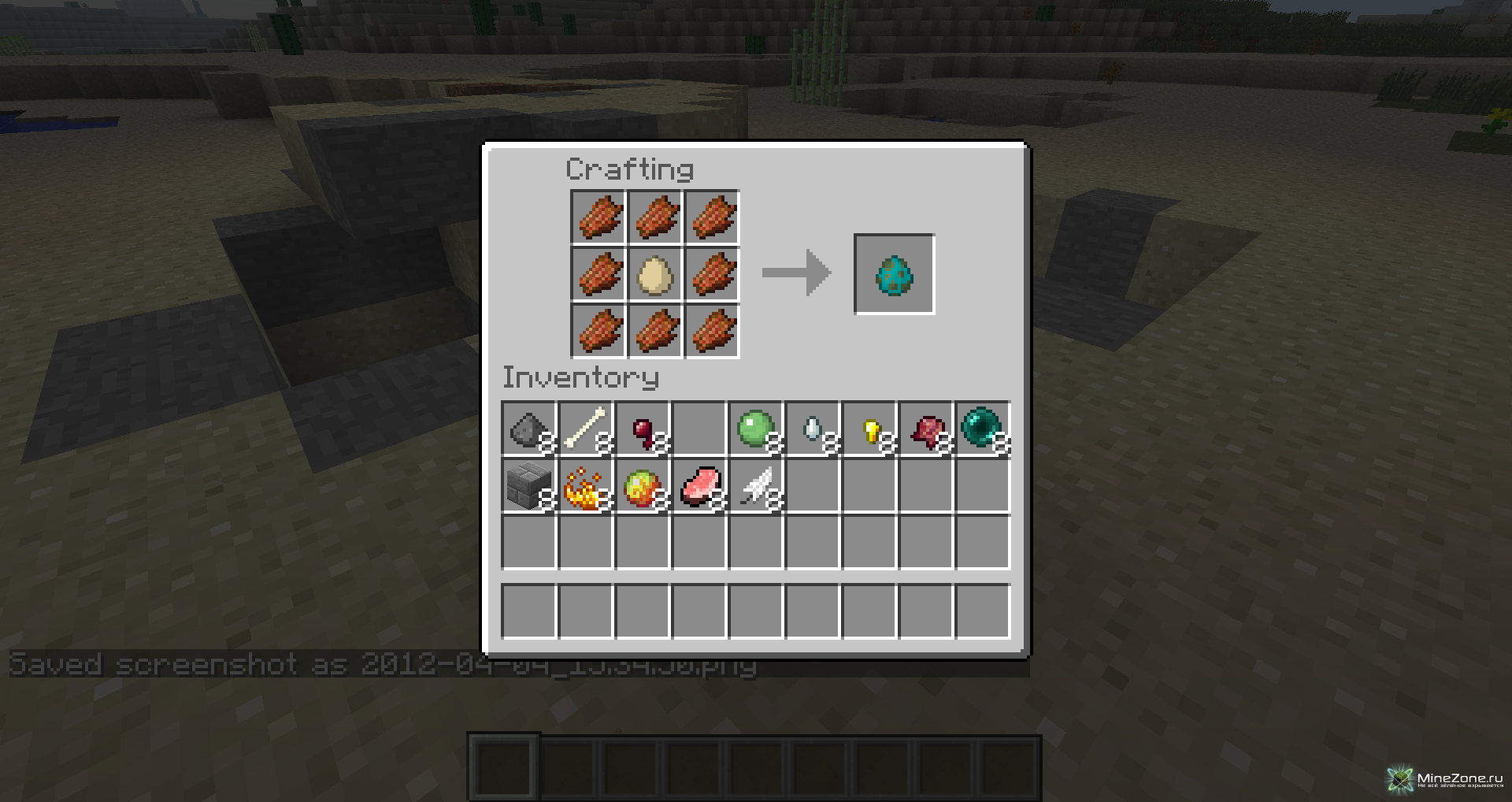Grab the blaze powder stack
The image size is (1512, 802).
point(586,486)
